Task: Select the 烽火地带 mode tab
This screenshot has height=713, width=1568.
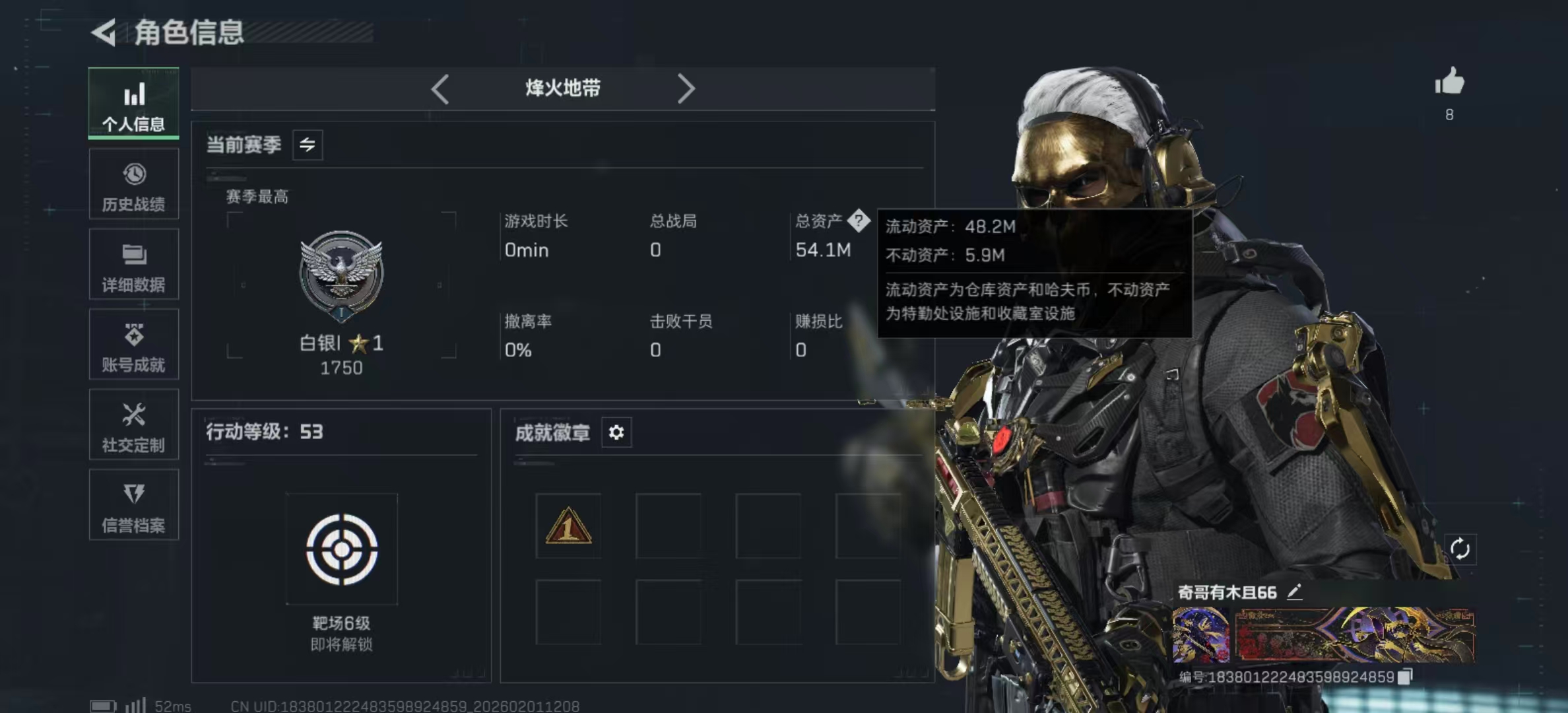Action: point(562,88)
